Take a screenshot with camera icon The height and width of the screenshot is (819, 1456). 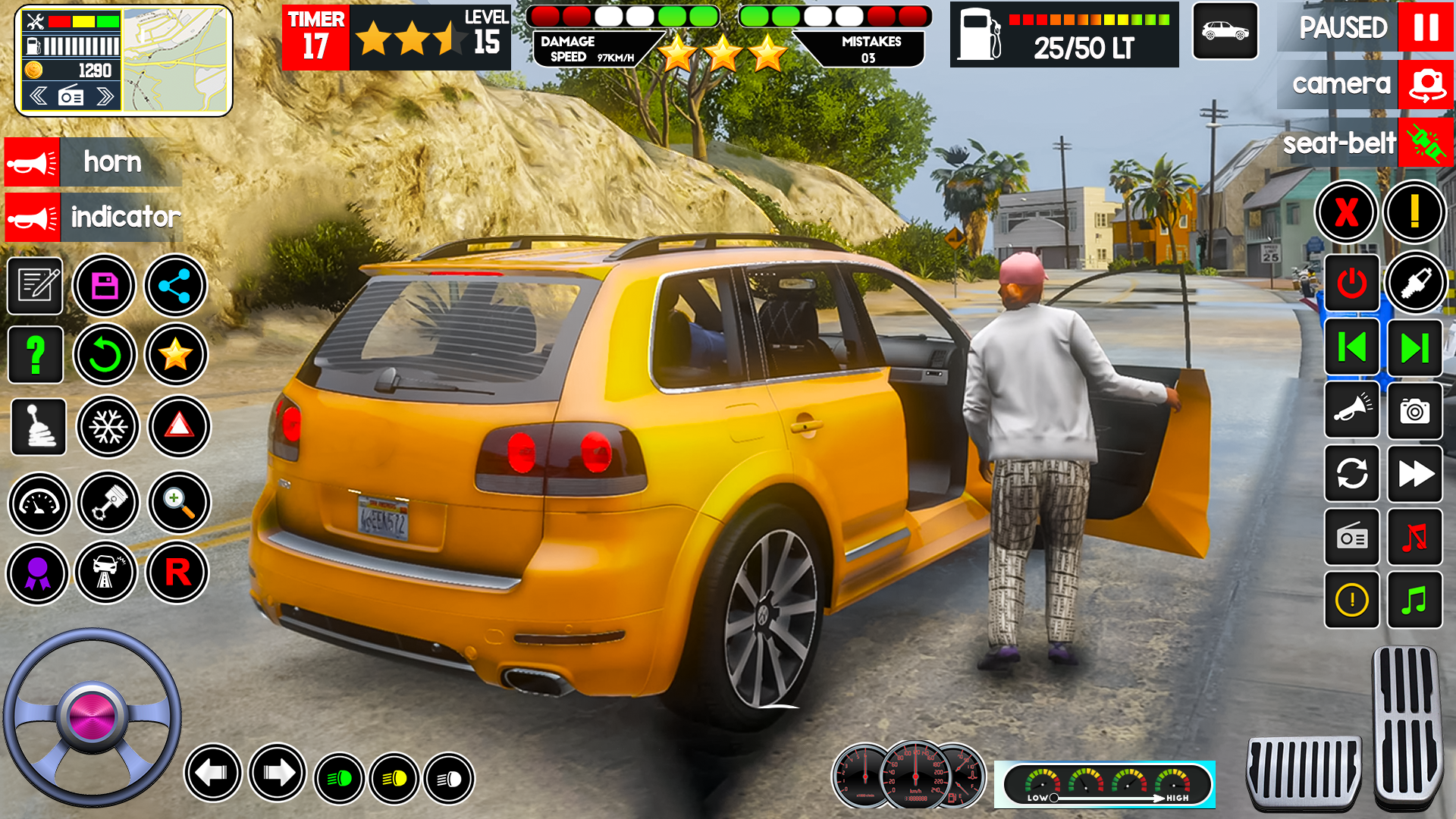coord(1414,411)
